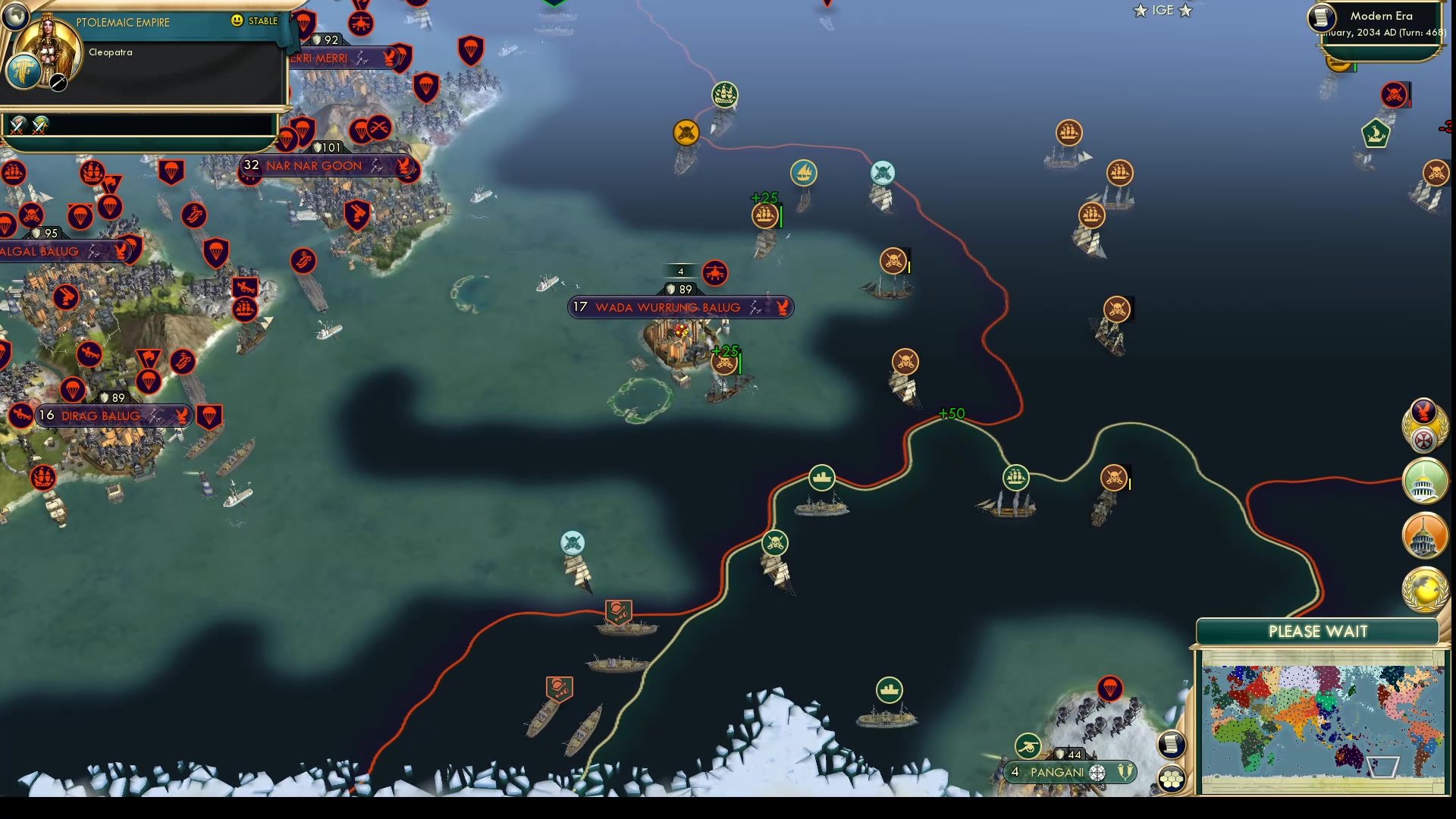Viewport: 1456px width, 819px height.
Task: Select the galleass unit icon along the northern trade route
Action: click(805, 172)
